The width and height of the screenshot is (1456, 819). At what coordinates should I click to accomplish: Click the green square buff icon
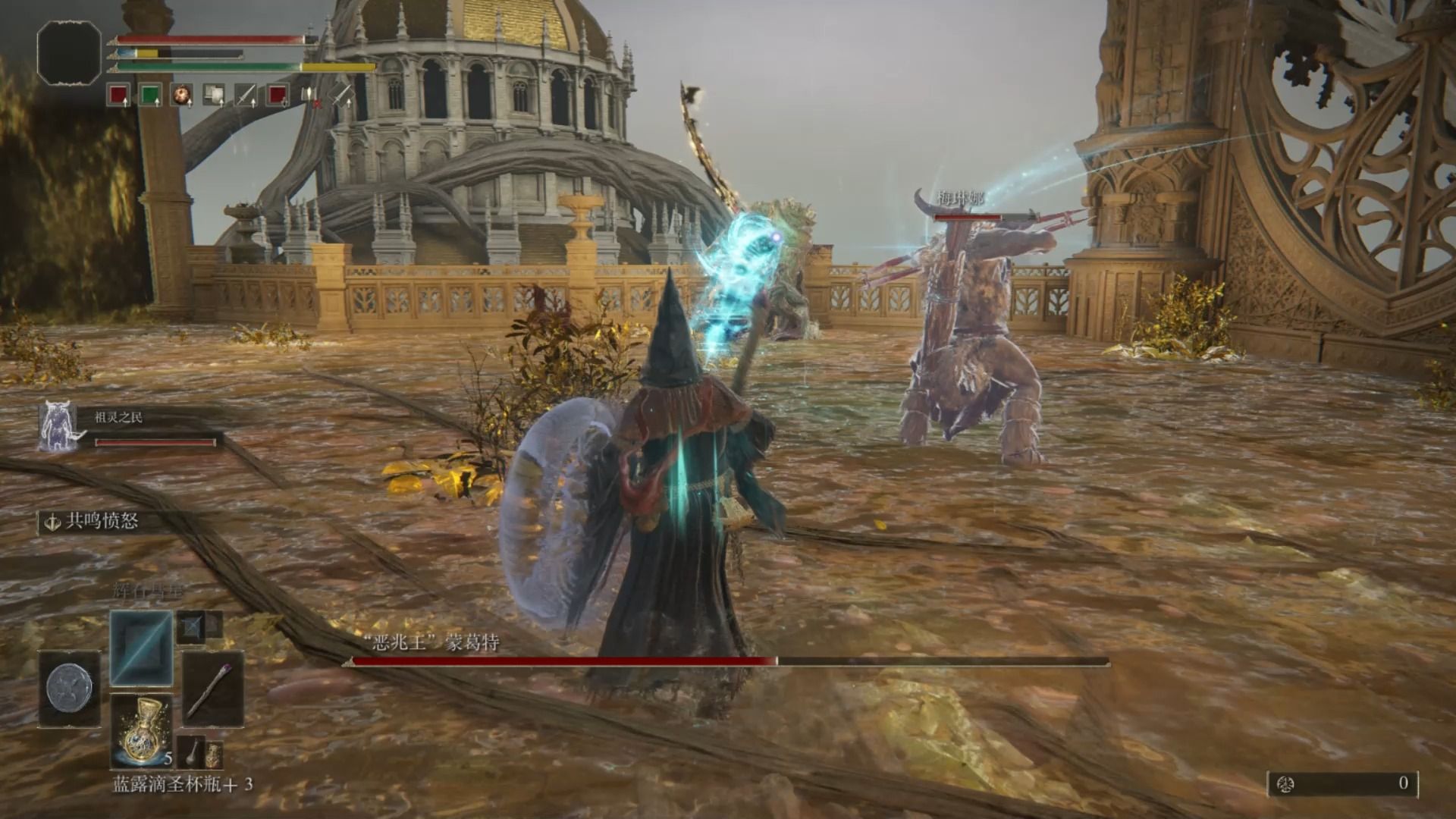(x=150, y=95)
